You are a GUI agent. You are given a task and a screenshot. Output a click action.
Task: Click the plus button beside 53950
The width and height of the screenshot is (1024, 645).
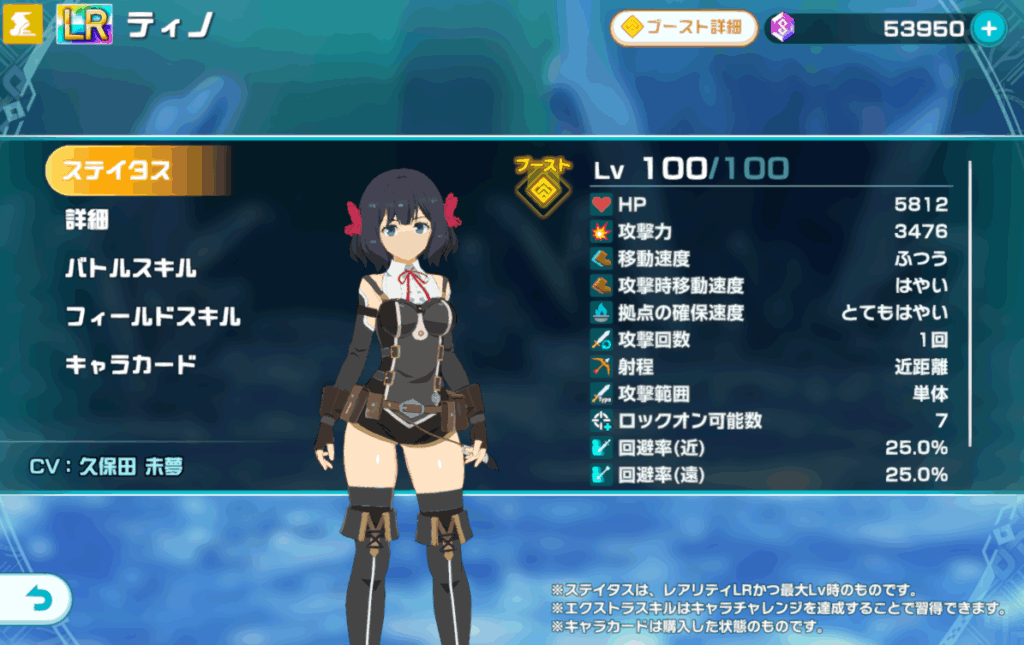(989, 29)
